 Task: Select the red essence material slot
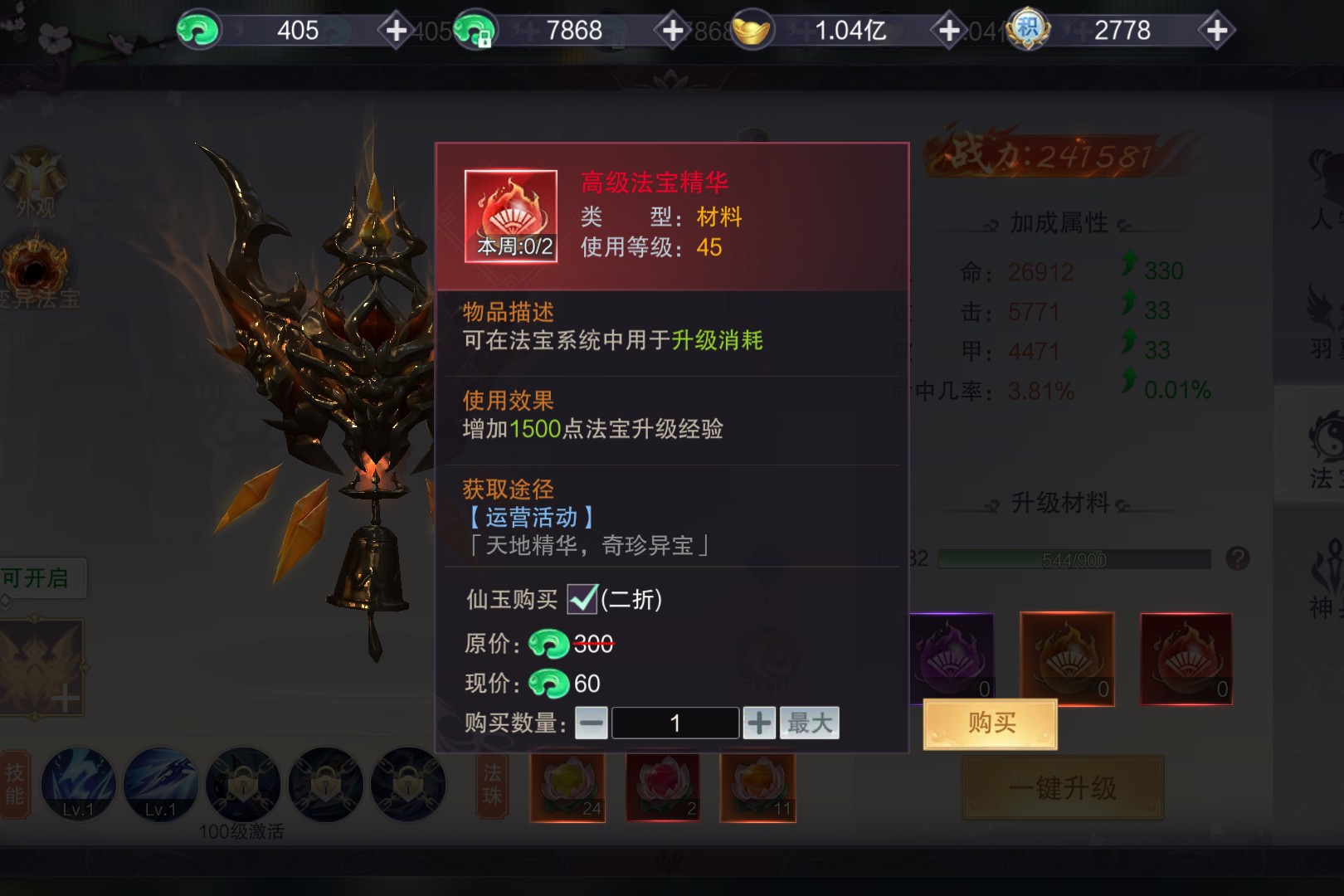click(1186, 659)
